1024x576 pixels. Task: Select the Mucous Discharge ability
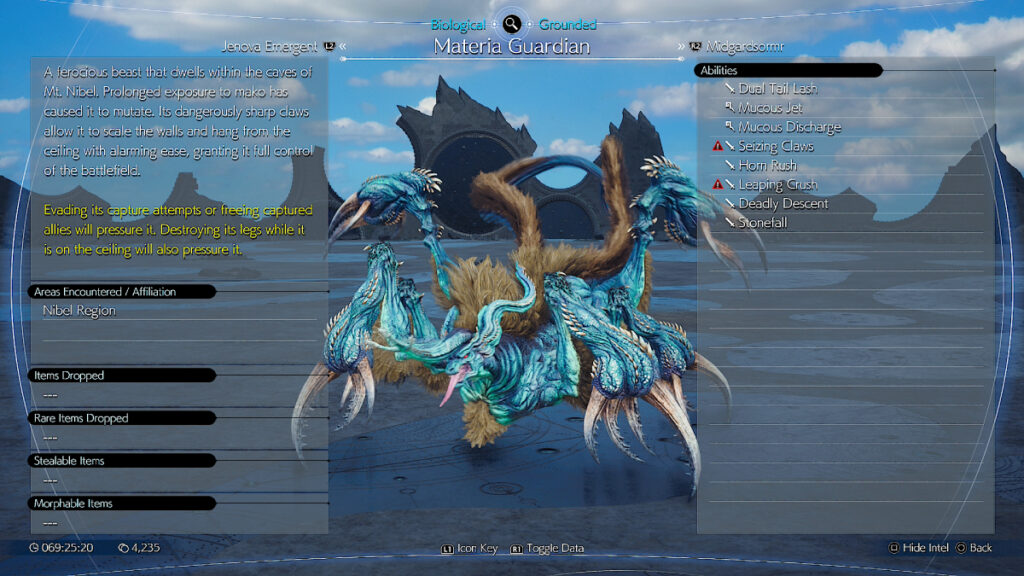(789, 127)
